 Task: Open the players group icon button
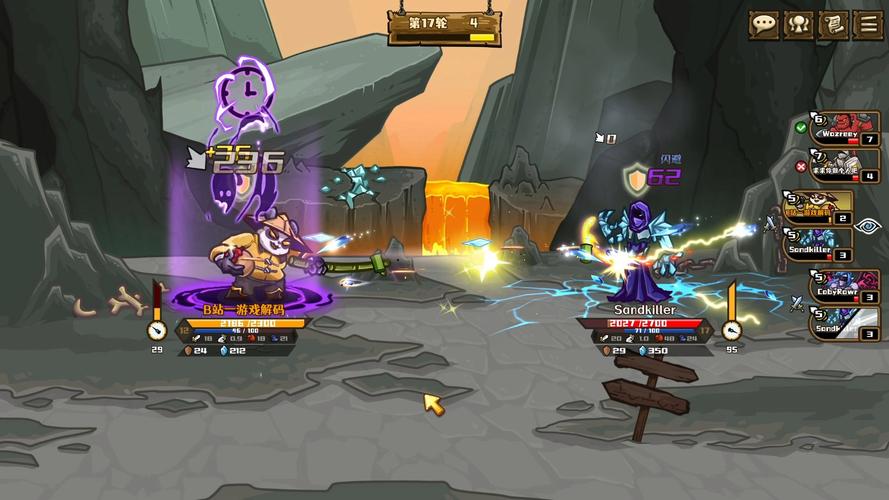[x=799, y=25]
